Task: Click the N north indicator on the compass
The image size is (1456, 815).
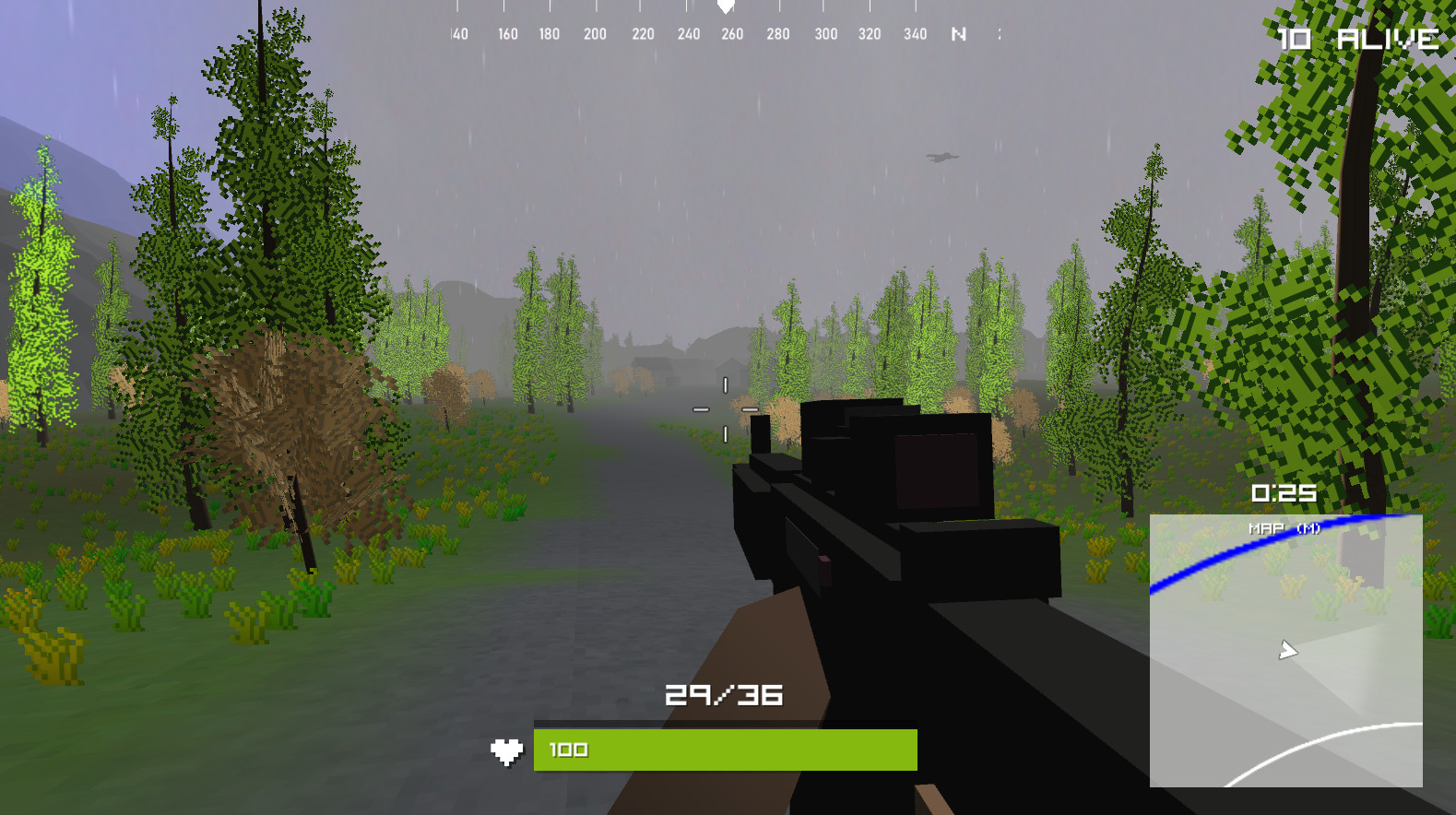Action: tap(959, 33)
